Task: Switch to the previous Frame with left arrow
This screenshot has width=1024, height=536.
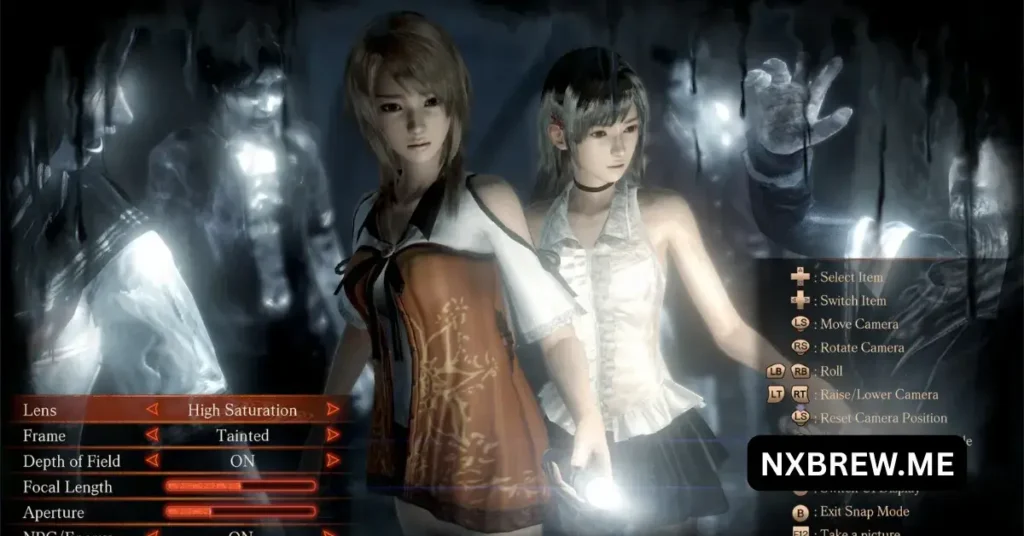Action: (x=152, y=435)
